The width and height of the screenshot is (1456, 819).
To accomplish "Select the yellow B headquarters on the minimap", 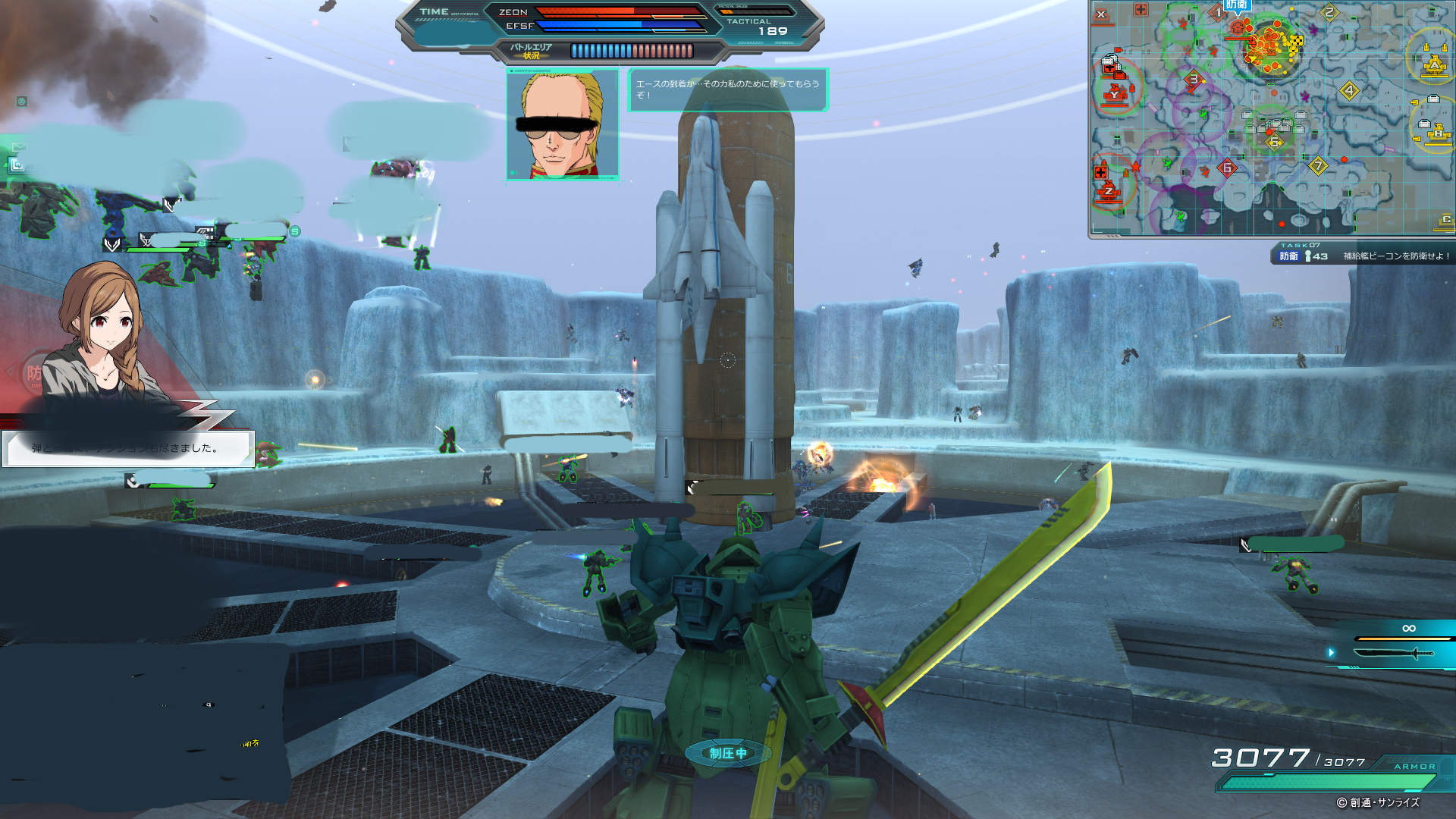I will click(1438, 135).
